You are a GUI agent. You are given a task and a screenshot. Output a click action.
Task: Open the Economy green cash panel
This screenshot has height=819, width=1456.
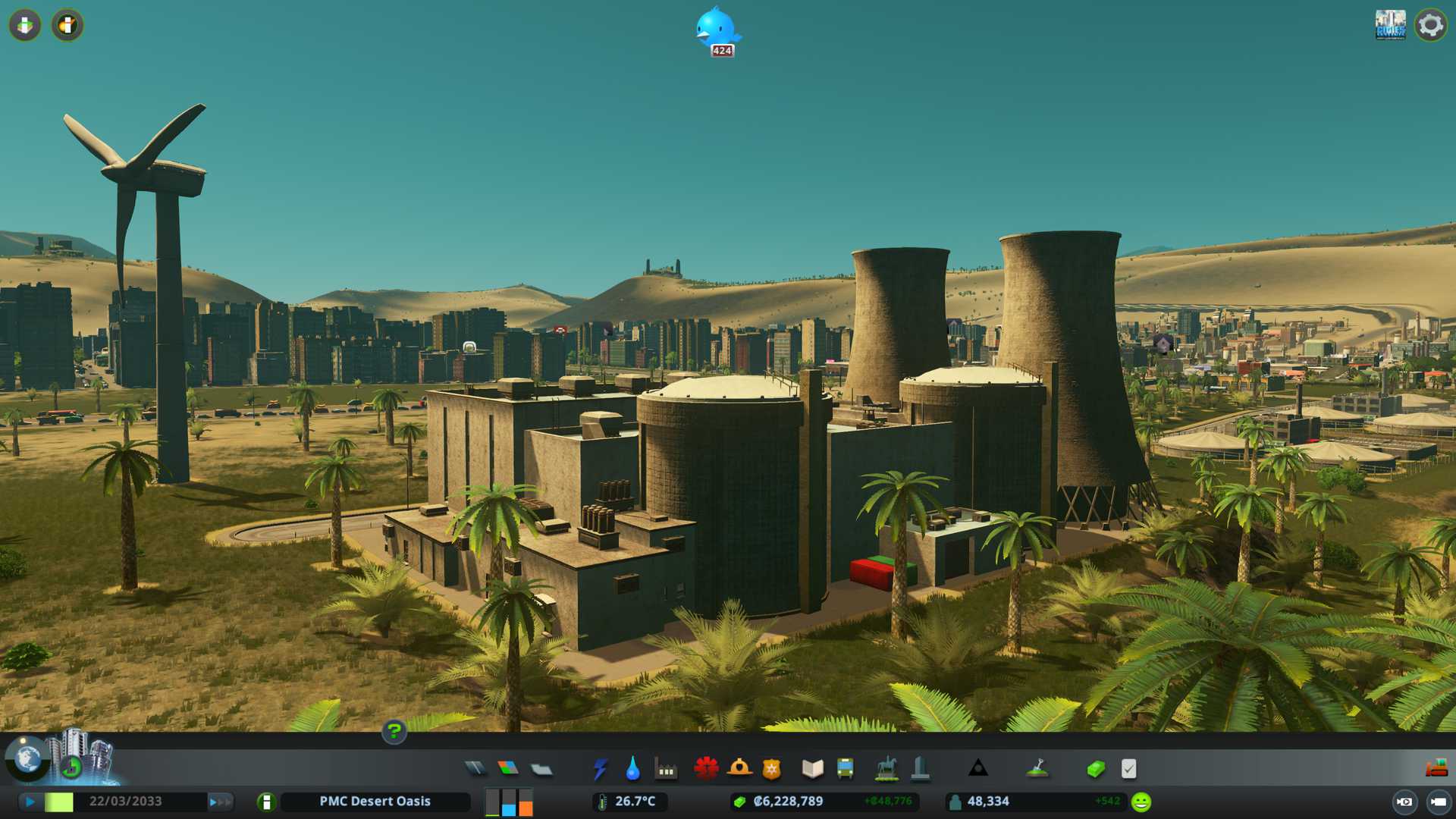pyautogui.click(x=1095, y=769)
